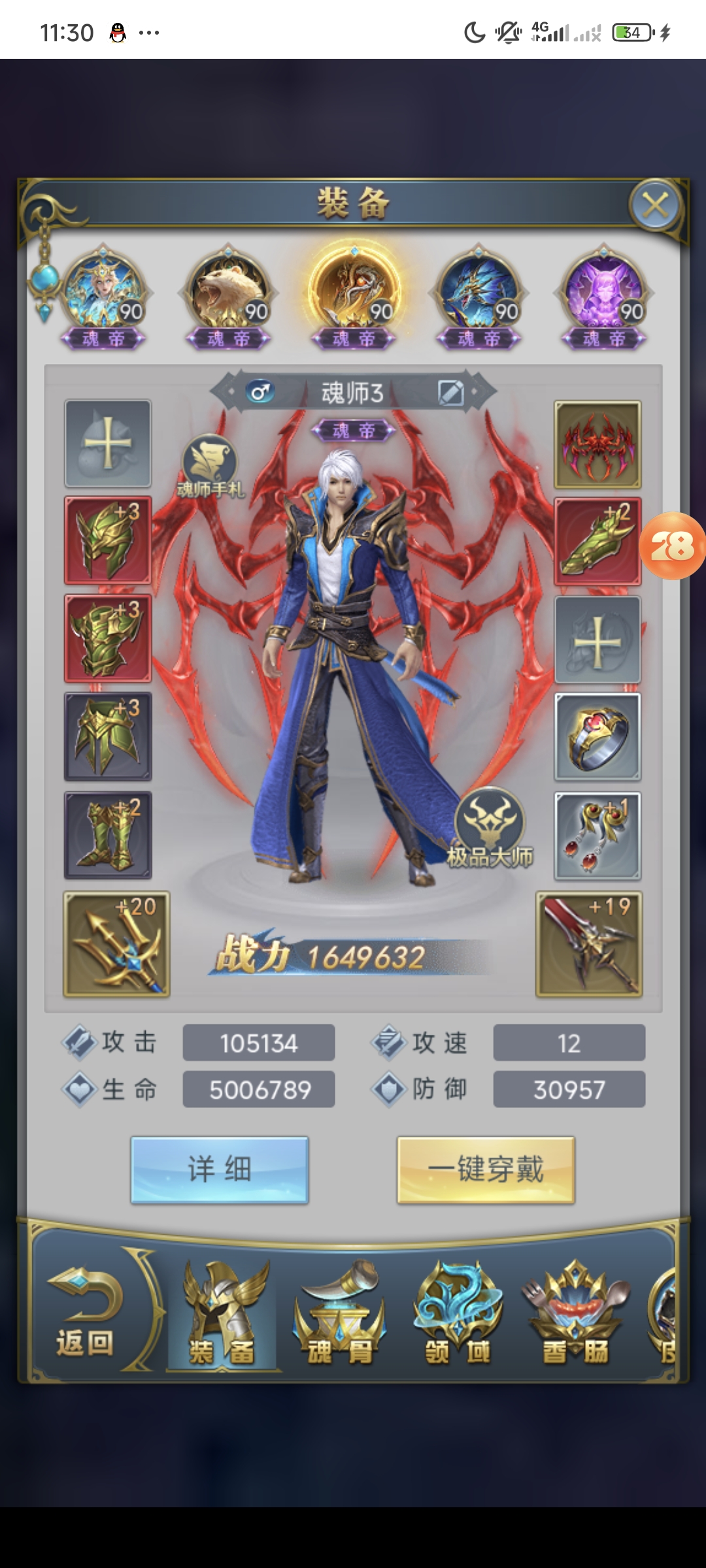Go back with the 返回 button
Image resolution: width=706 pixels, height=1568 pixels.
click(85, 1313)
